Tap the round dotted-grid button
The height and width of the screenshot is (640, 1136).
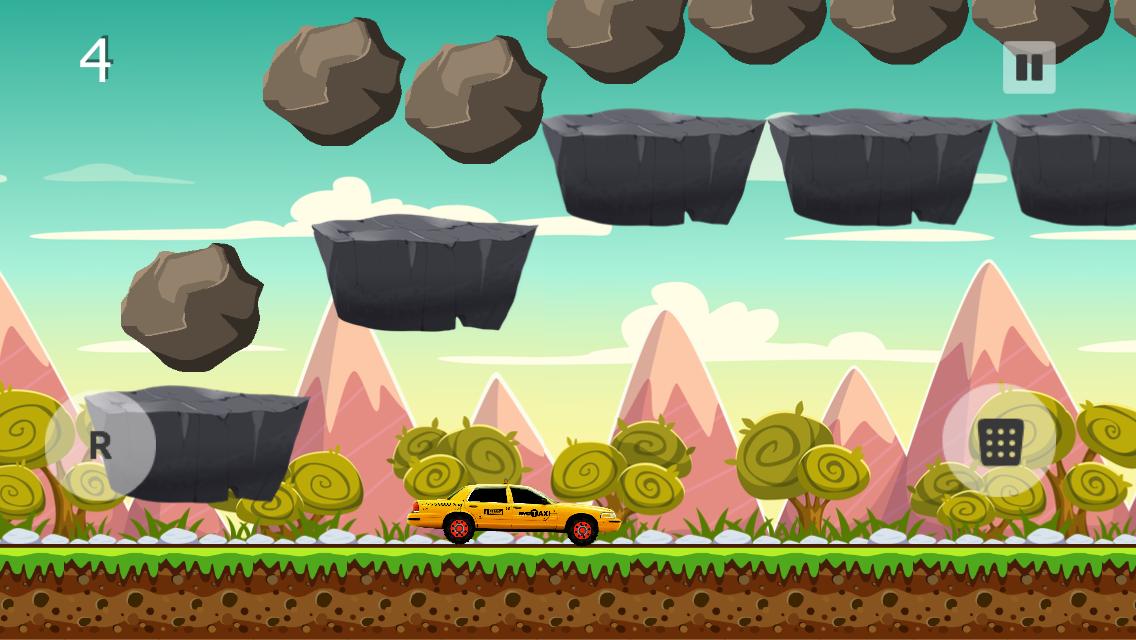(x=999, y=442)
